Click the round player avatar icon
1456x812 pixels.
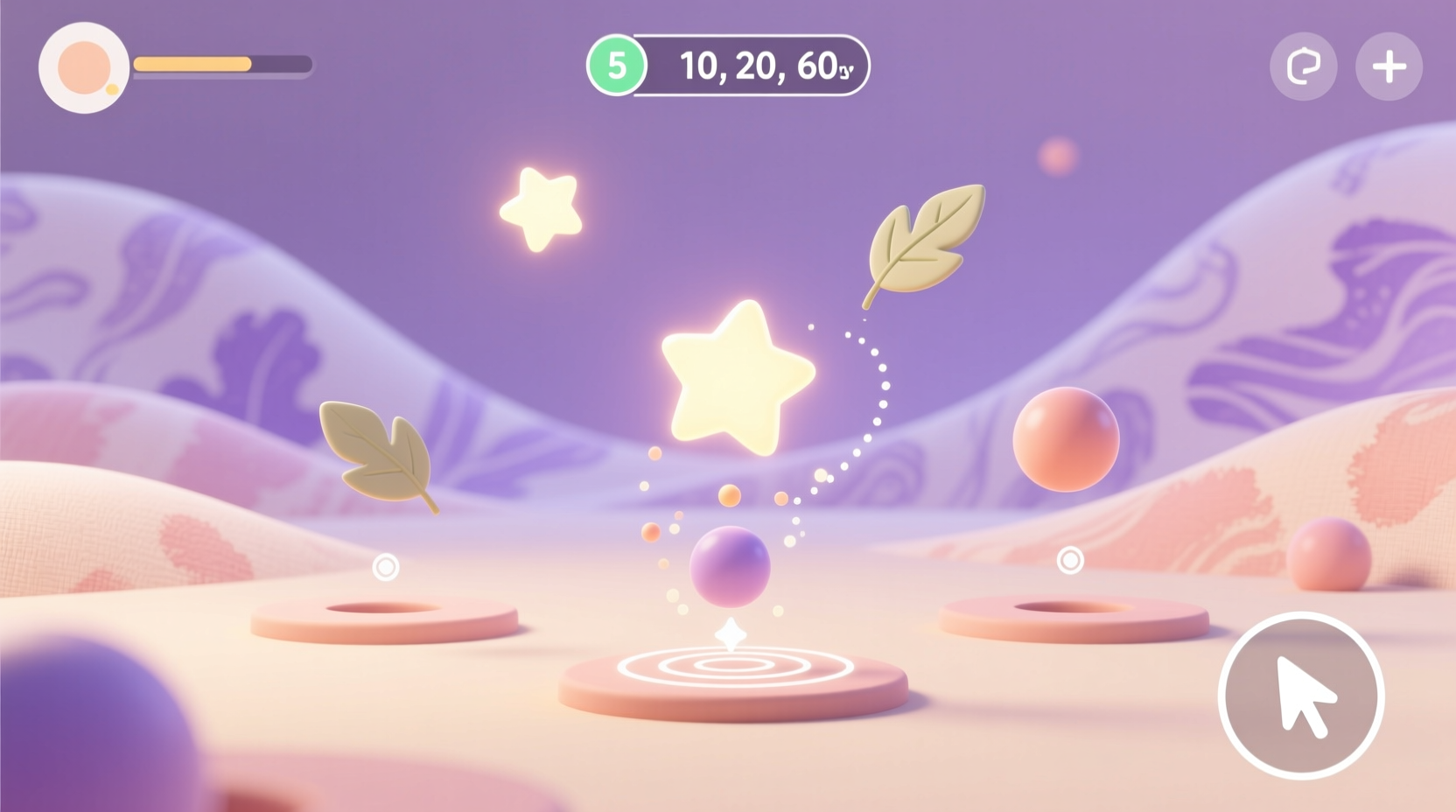pos(84,67)
